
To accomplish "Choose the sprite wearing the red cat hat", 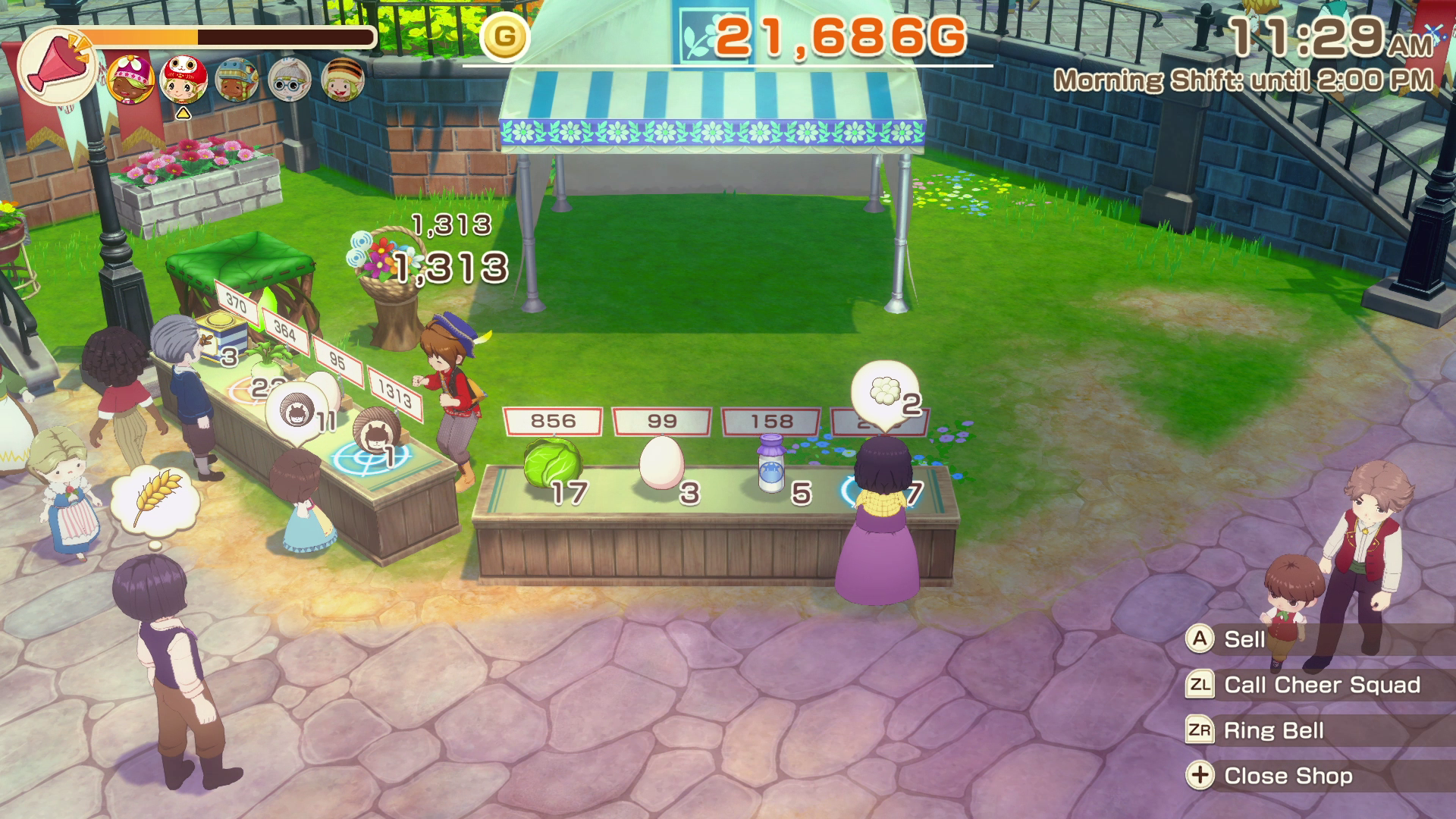I will [x=184, y=79].
